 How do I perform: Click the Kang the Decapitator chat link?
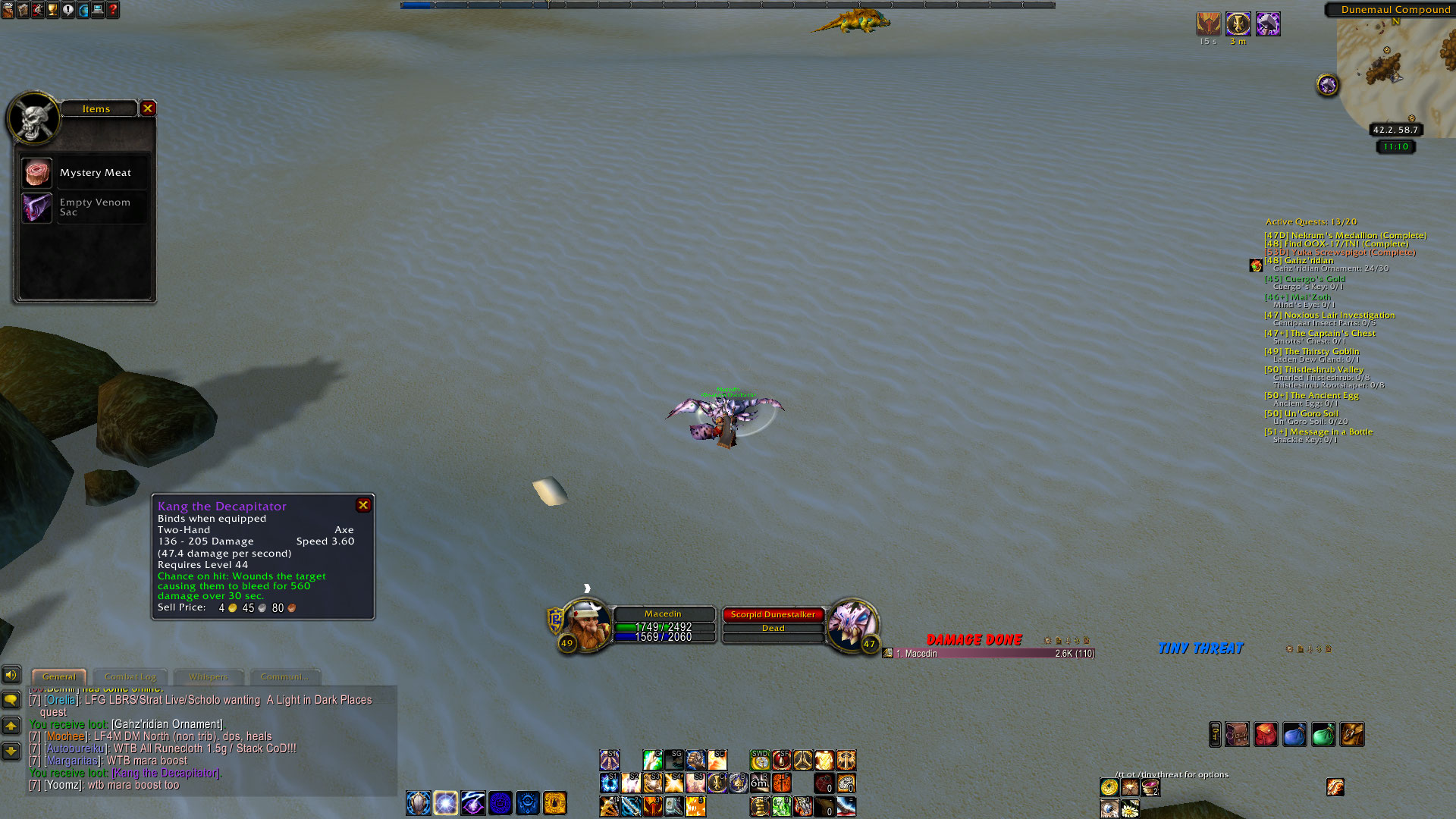(166, 773)
